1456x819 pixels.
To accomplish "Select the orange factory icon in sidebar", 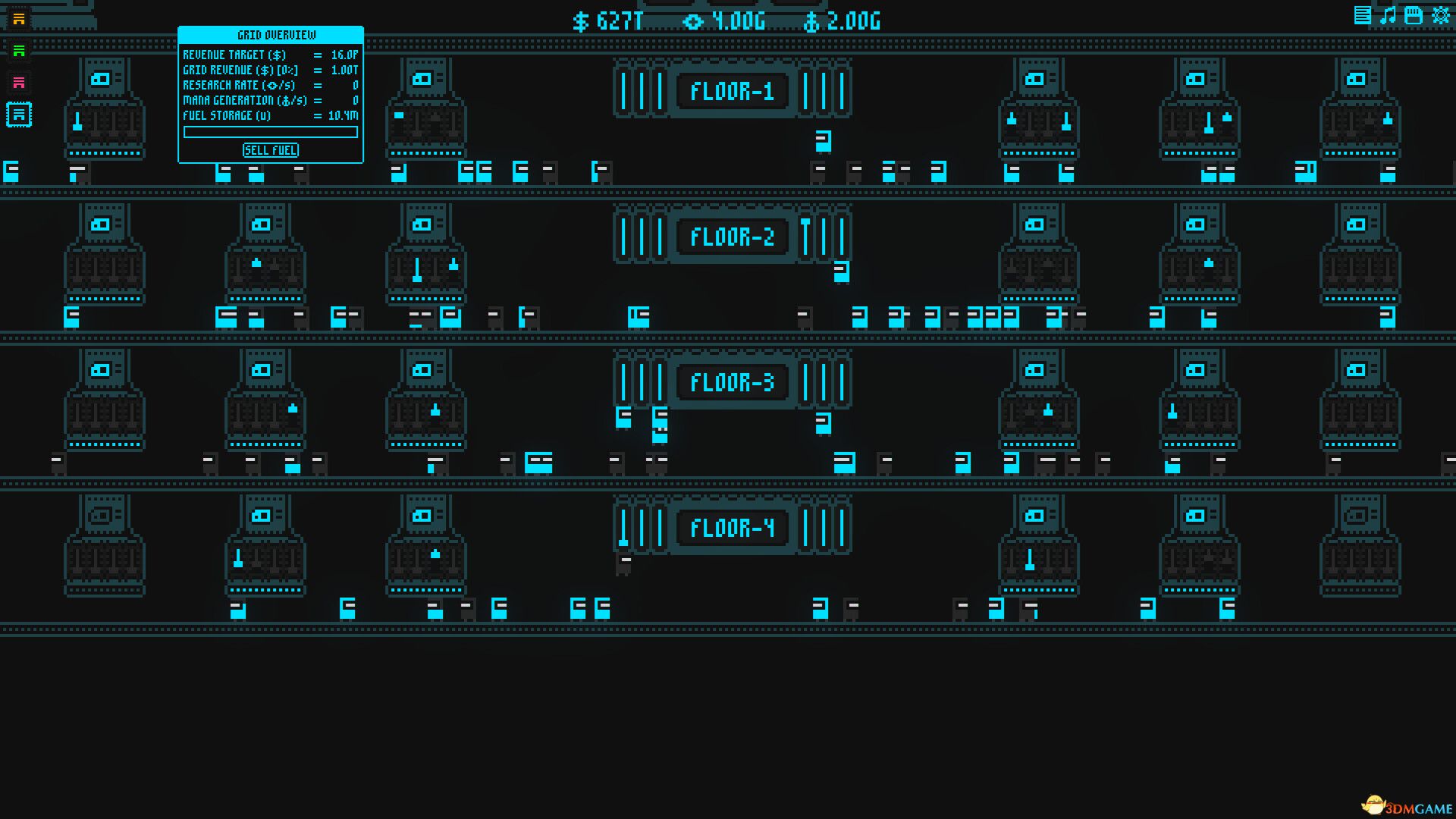I will click(18, 18).
